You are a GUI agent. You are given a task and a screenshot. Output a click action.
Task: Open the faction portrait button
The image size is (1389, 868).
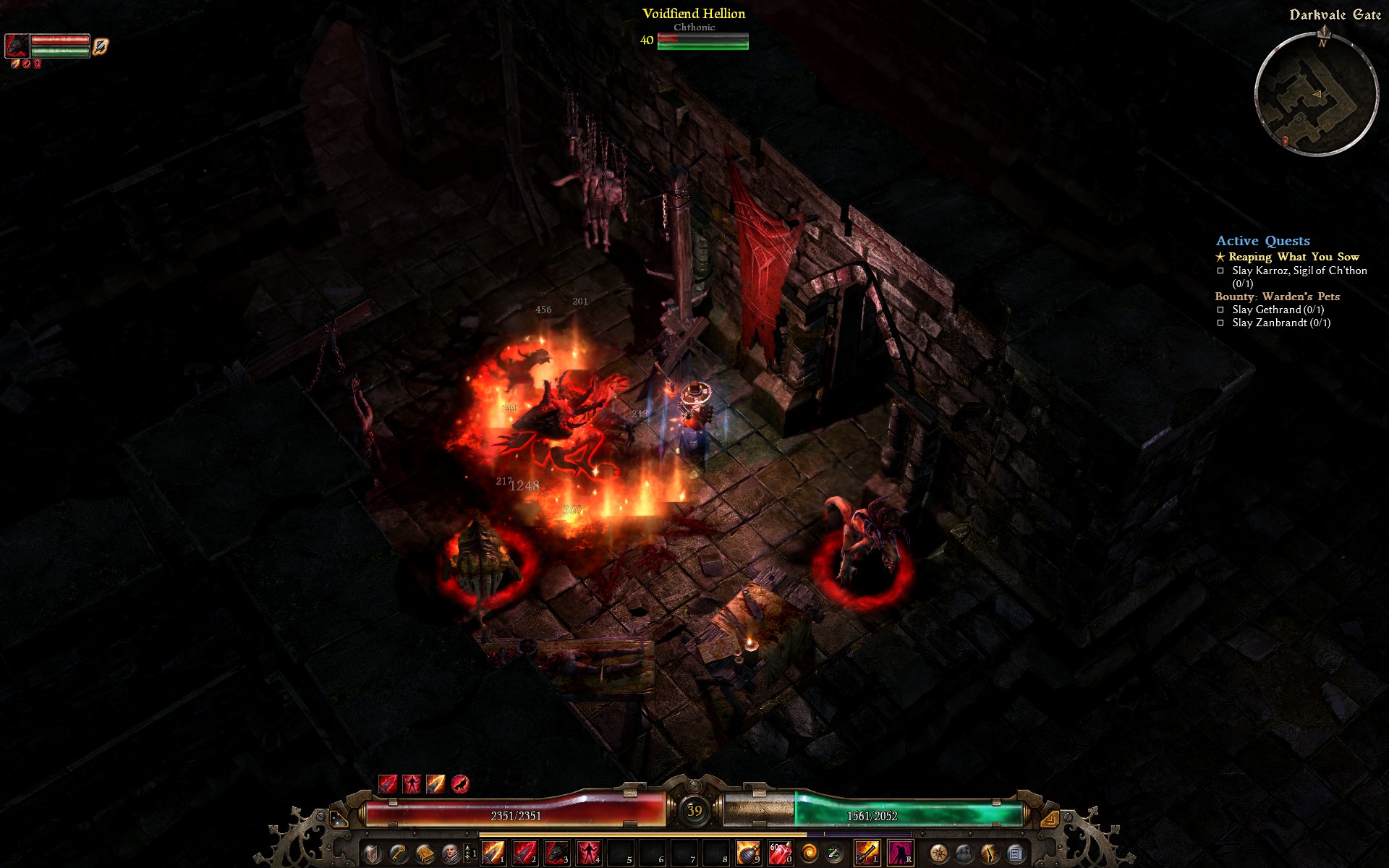[x=450, y=854]
